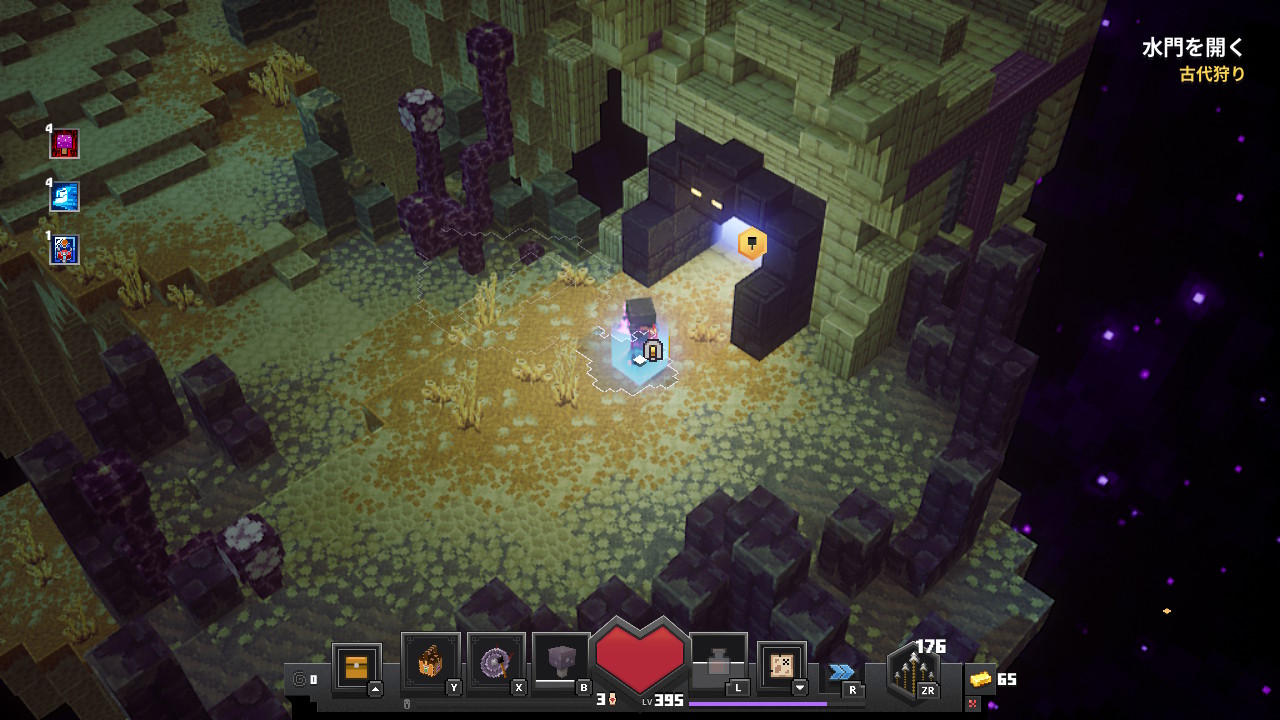Image resolution: width=1280 pixels, height=720 pixels.
Task: Use the orange backpack artifact slot
Action: (x=430, y=663)
